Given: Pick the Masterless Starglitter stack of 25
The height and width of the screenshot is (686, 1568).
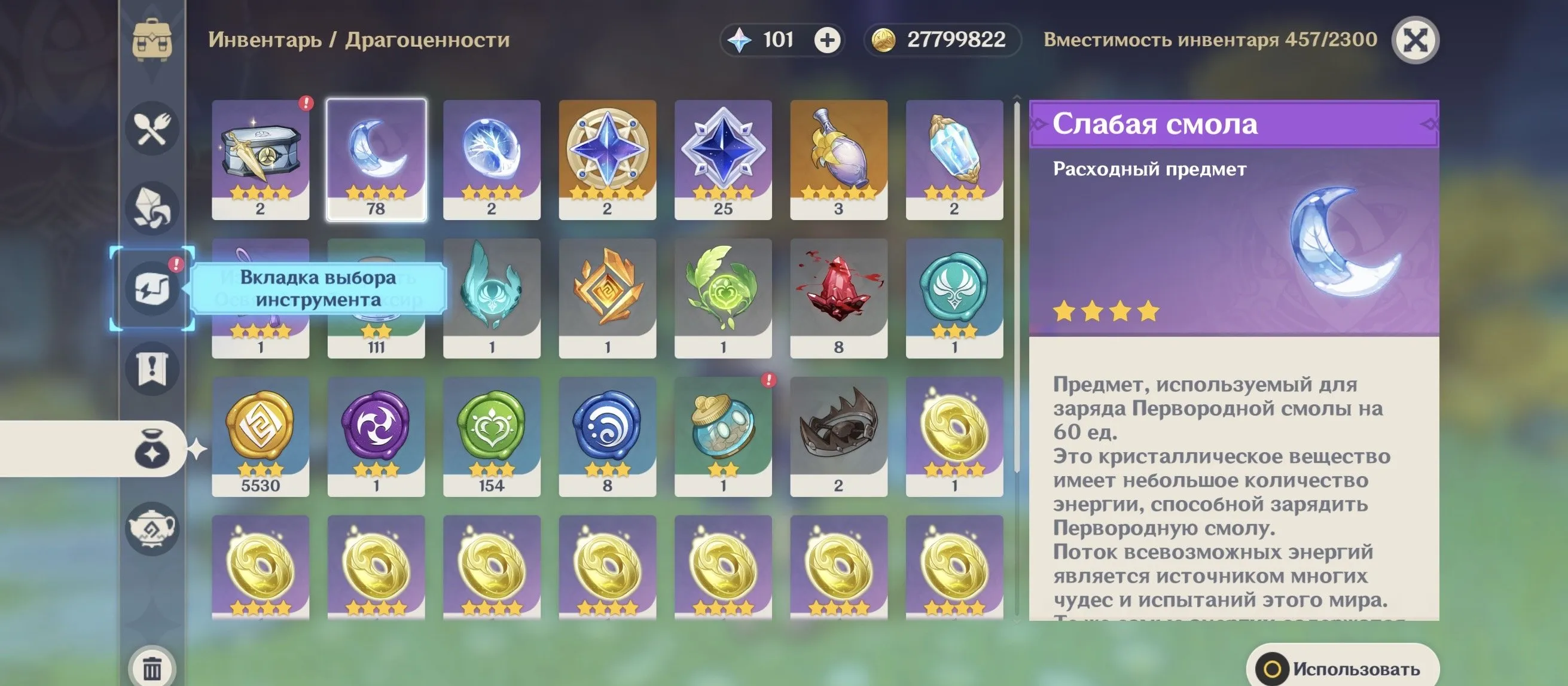Looking at the screenshot, I should point(723,159).
